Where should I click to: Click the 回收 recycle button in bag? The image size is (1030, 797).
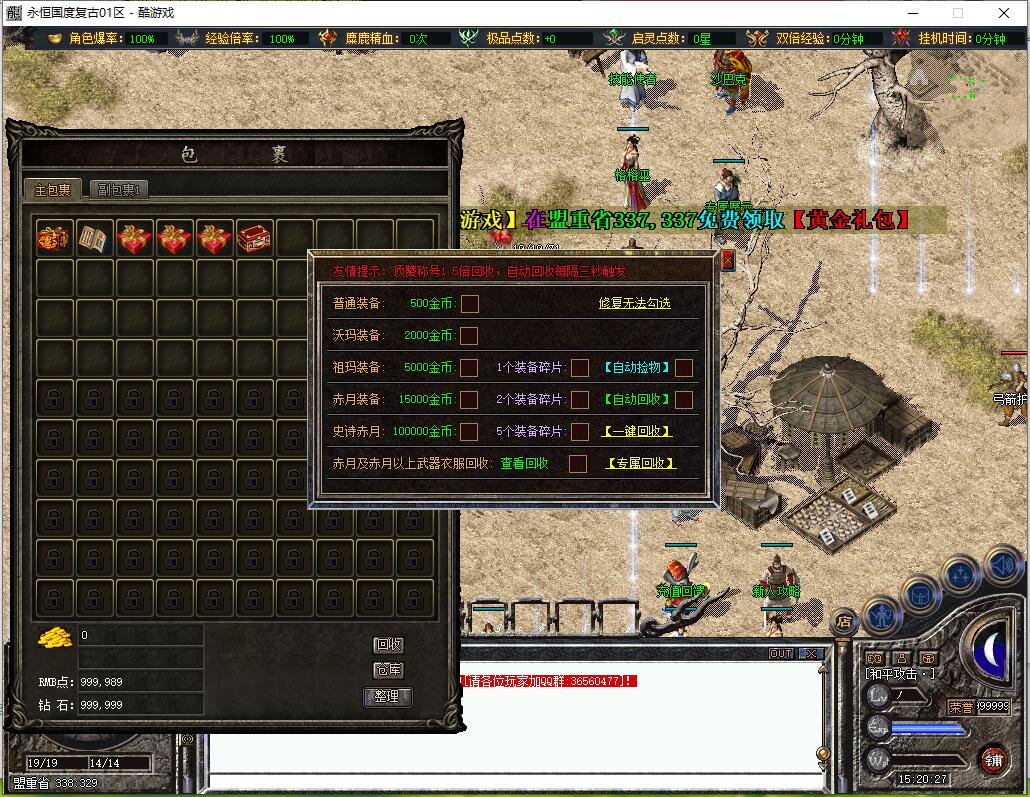coord(388,645)
